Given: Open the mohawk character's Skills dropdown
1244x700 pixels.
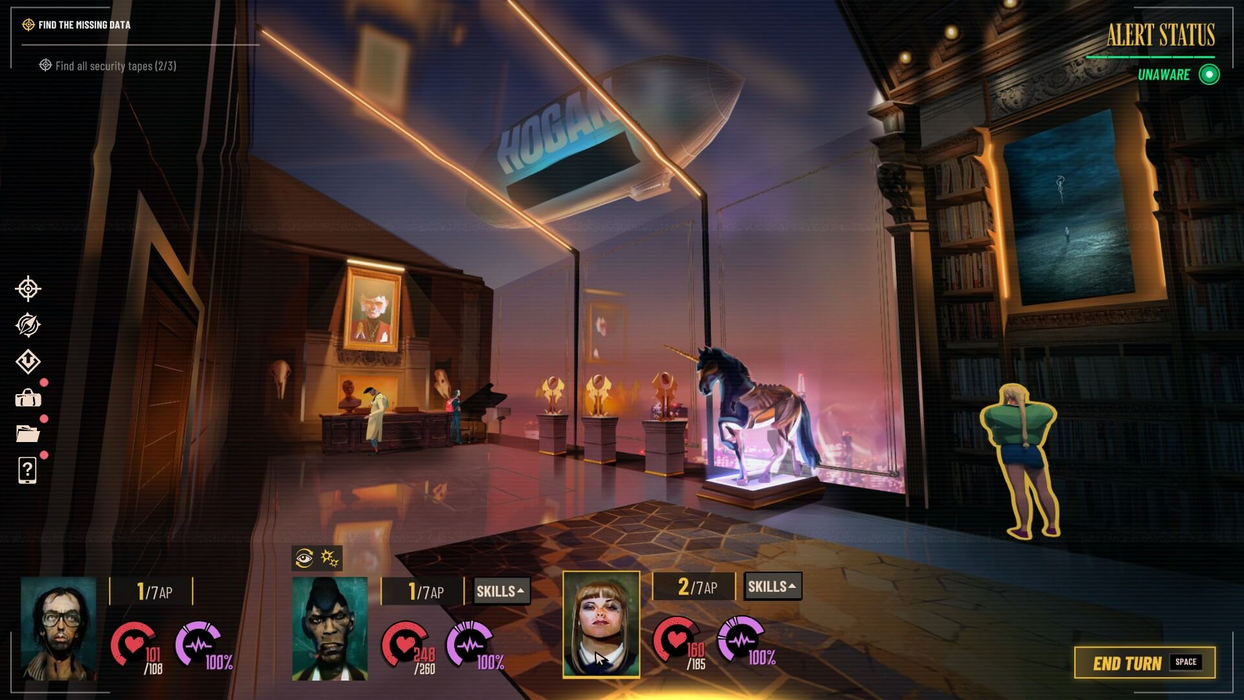Looking at the screenshot, I should coord(501,591).
